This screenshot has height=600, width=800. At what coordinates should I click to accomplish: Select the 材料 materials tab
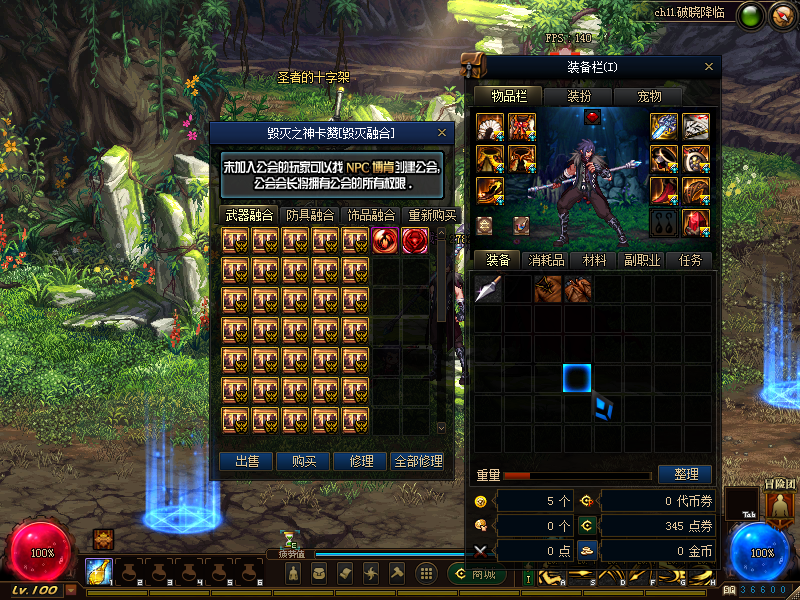click(594, 260)
